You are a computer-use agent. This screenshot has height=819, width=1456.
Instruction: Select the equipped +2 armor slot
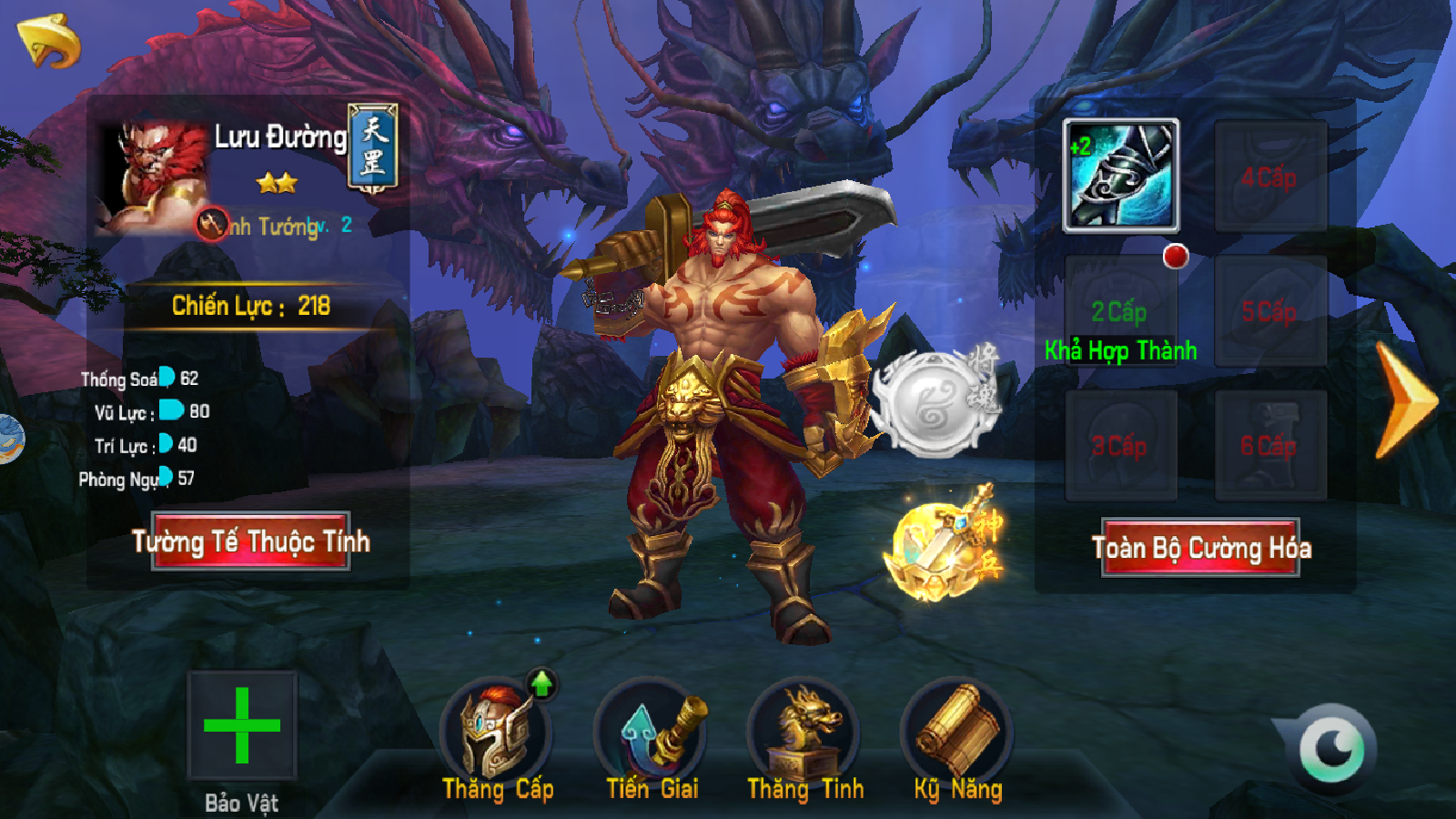1121,175
